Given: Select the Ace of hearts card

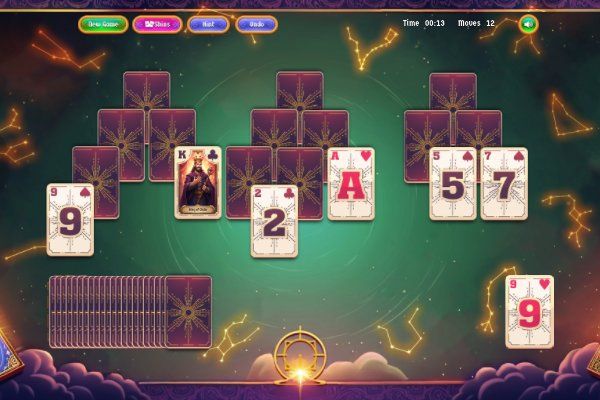Looking at the screenshot, I should [352, 183].
